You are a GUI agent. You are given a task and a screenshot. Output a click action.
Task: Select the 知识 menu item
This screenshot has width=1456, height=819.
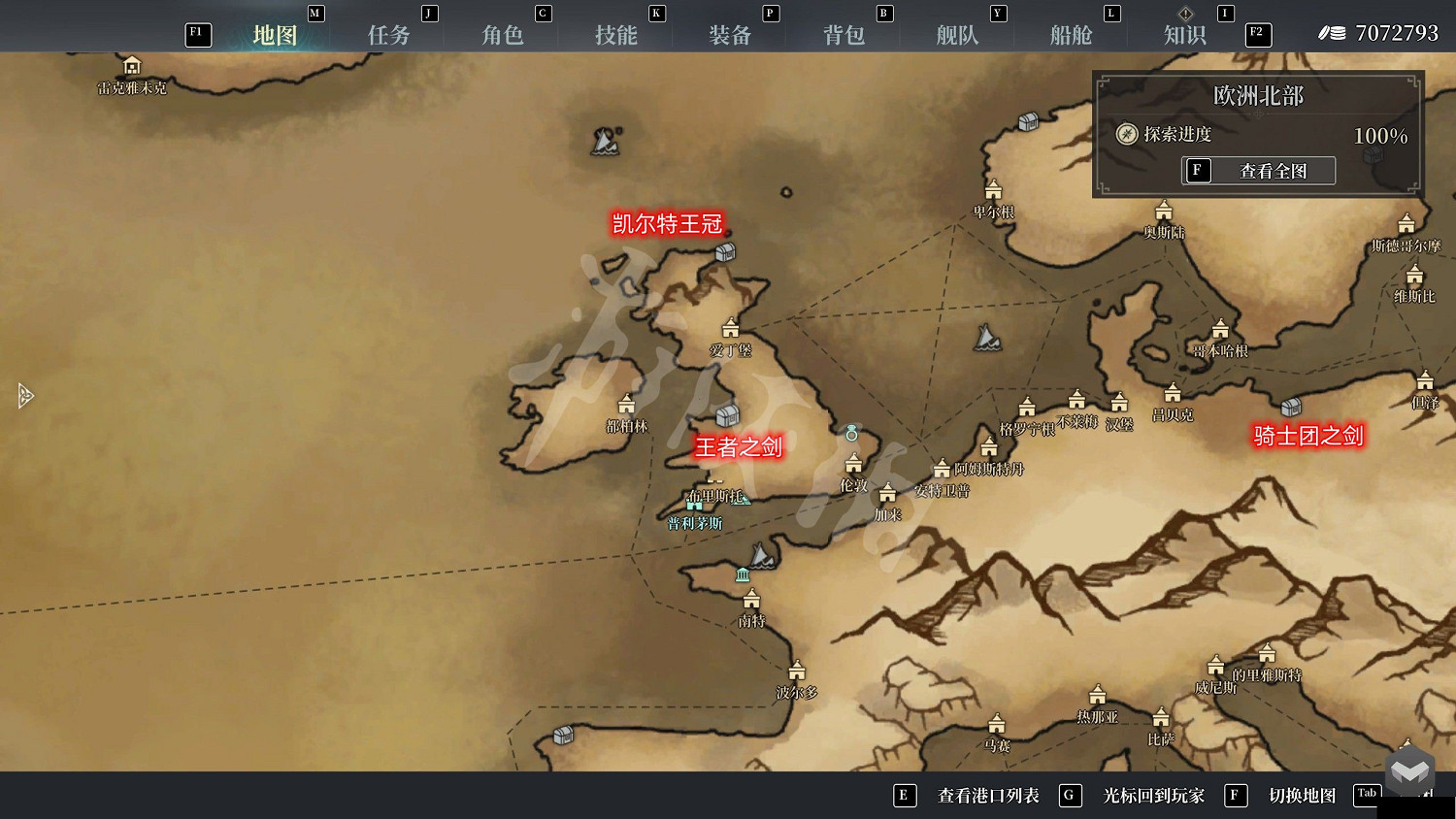click(x=1183, y=33)
